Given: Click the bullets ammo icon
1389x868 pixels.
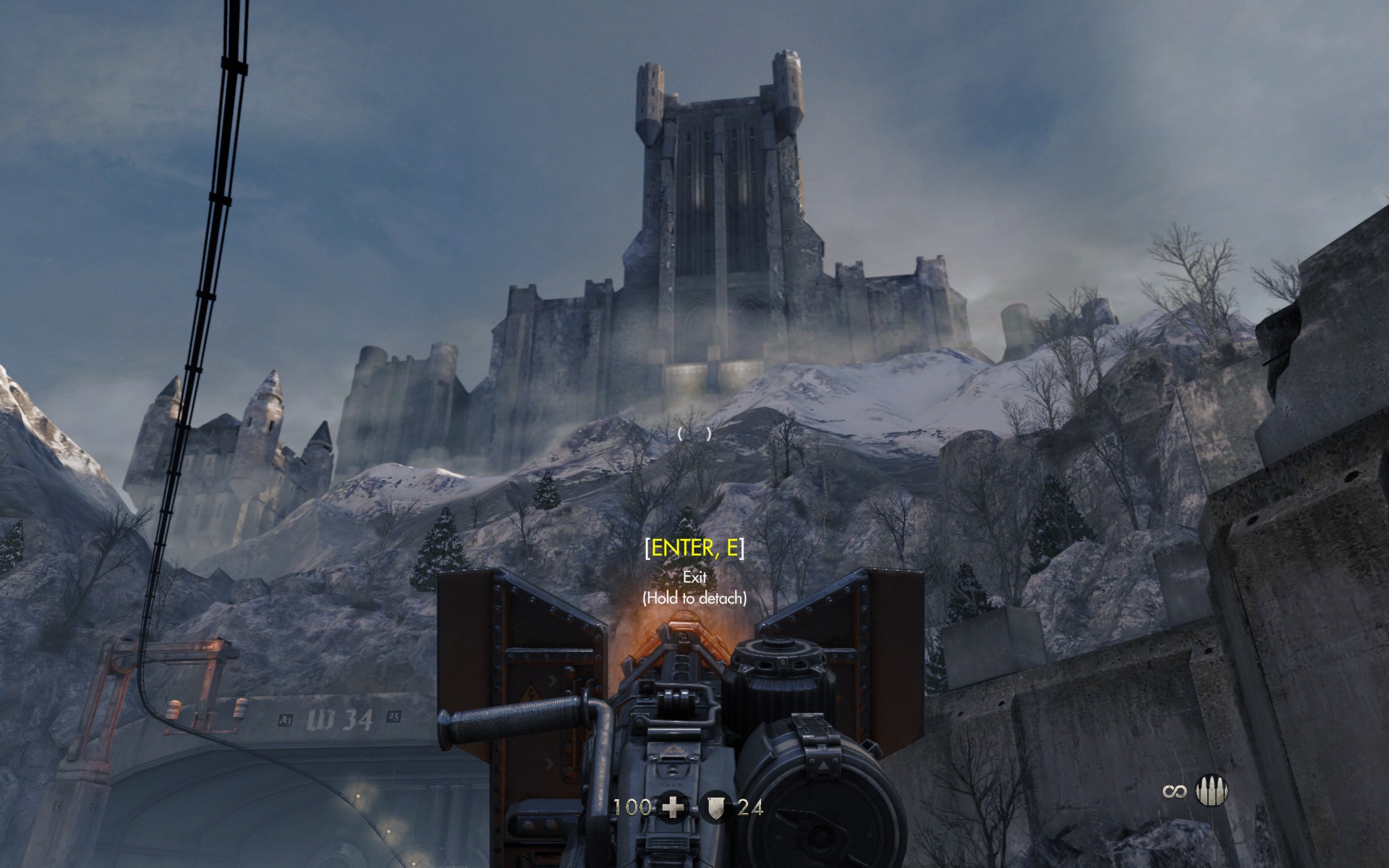Looking at the screenshot, I should click(x=1212, y=791).
